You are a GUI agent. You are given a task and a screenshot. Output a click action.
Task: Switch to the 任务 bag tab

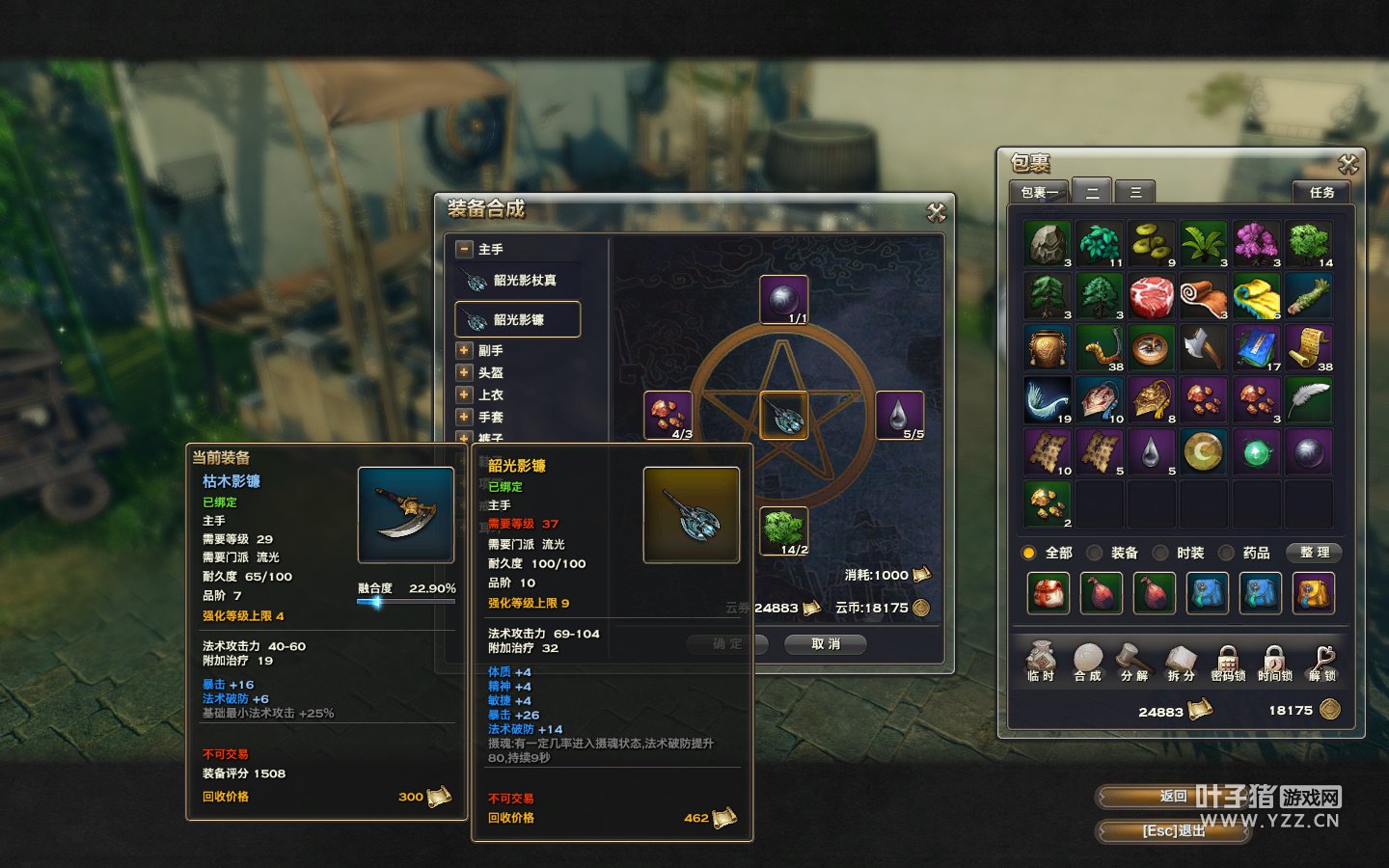point(1321,192)
